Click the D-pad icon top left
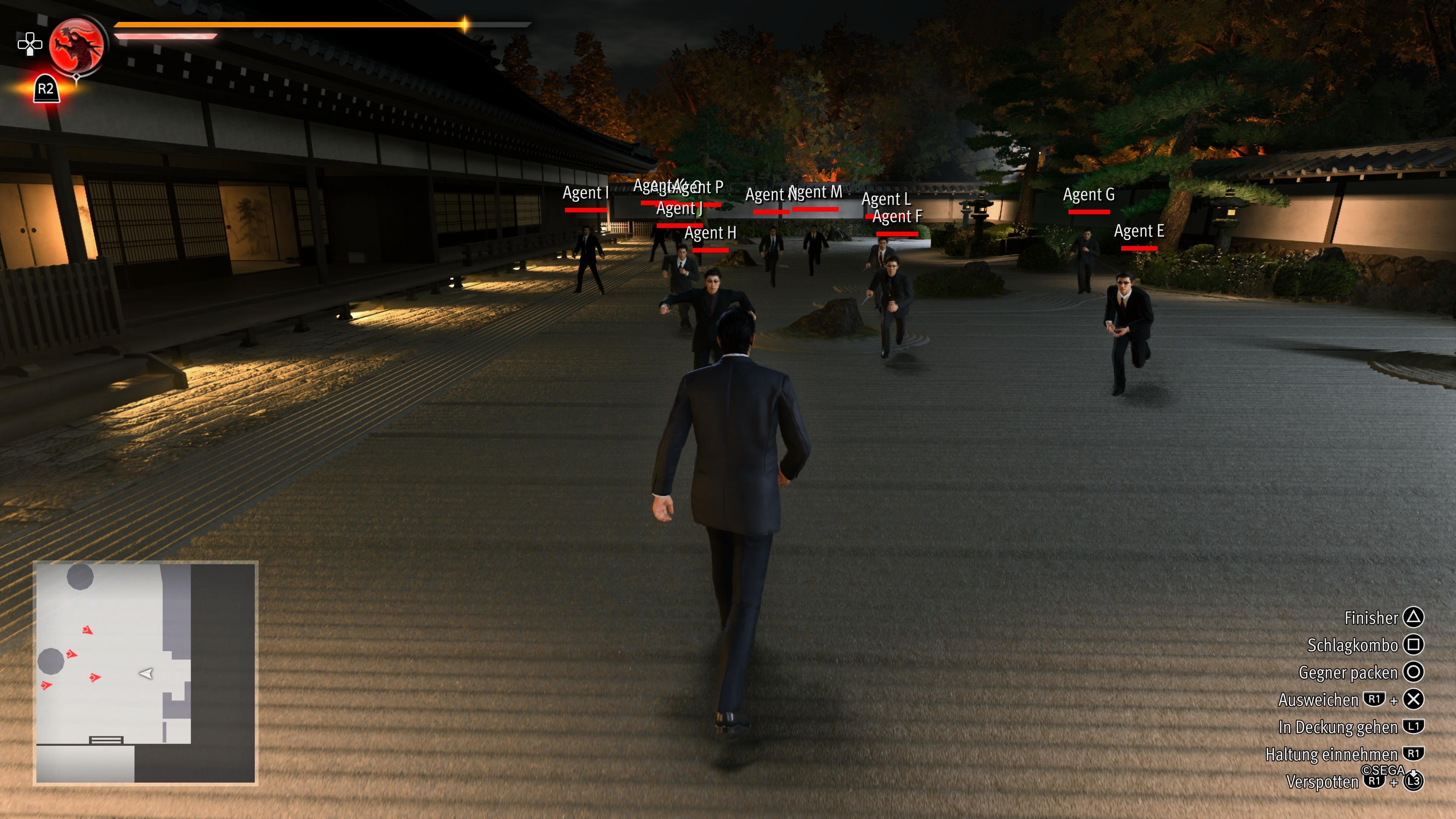The width and height of the screenshot is (1456, 819). 30,44
